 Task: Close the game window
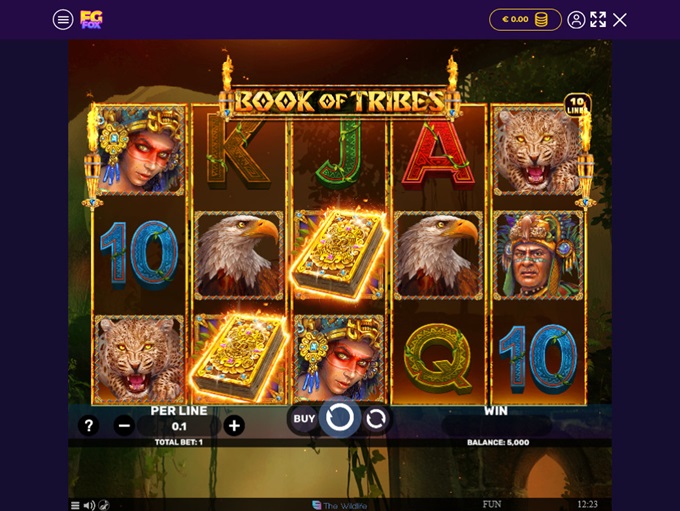(620, 19)
